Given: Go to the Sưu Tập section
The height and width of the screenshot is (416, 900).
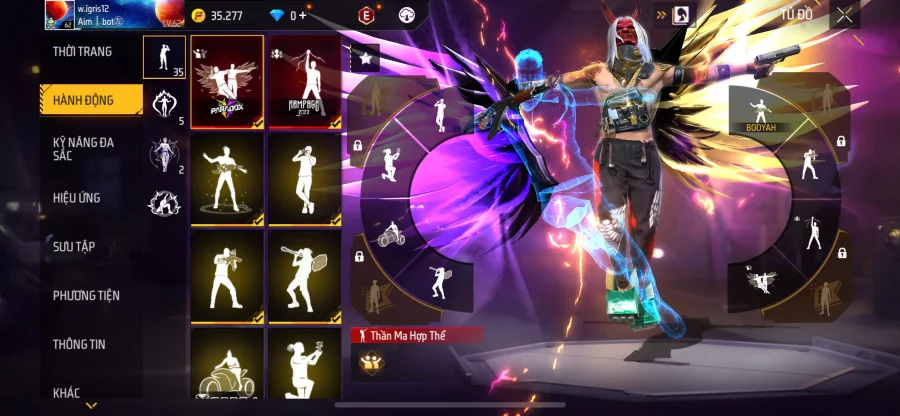Looking at the screenshot, I should [74, 246].
